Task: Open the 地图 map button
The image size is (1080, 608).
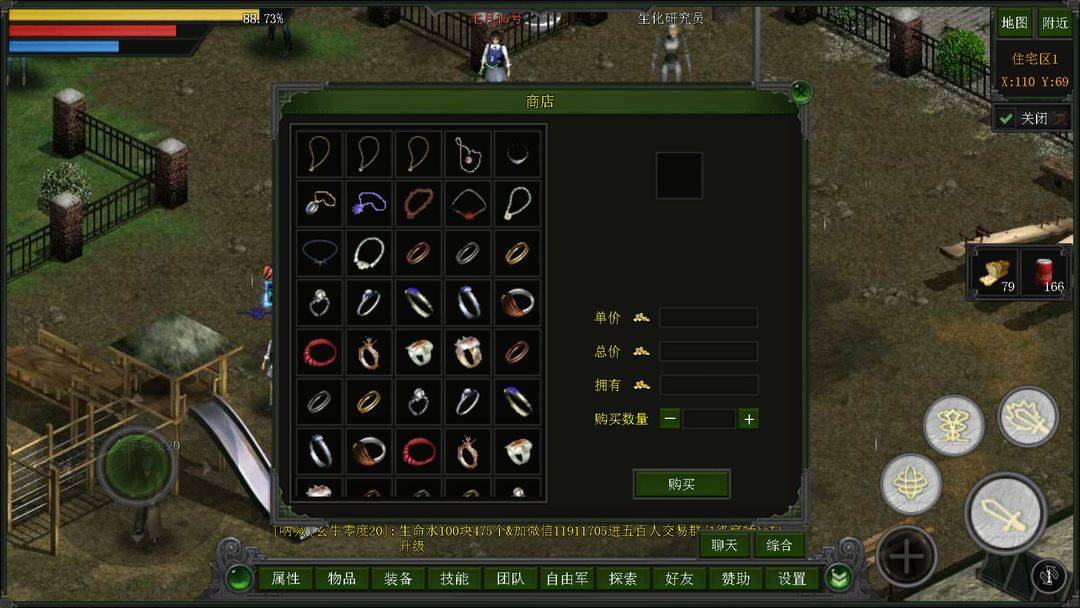Action: tap(1014, 23)
